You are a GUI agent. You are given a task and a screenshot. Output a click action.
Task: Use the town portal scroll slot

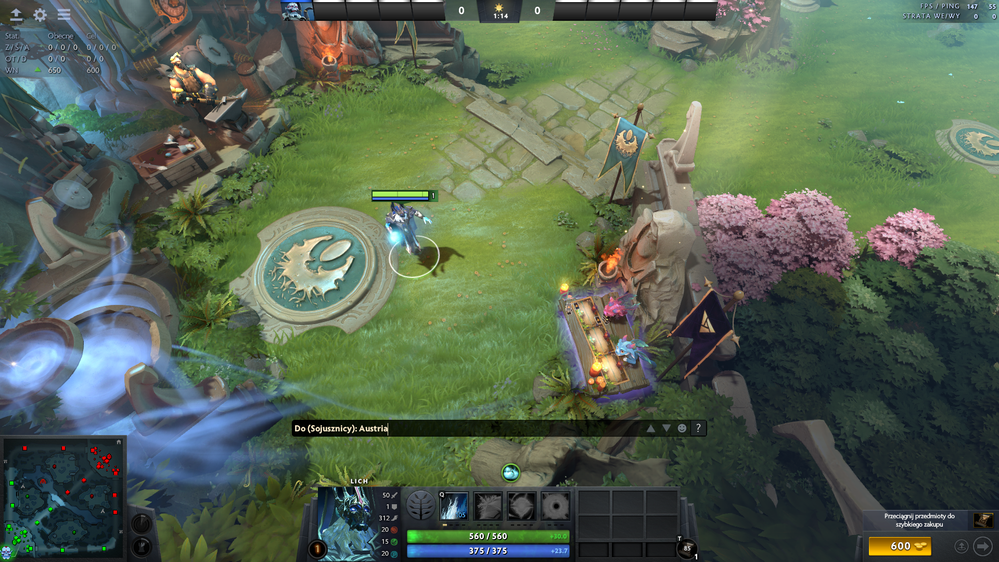pos(686,548)
